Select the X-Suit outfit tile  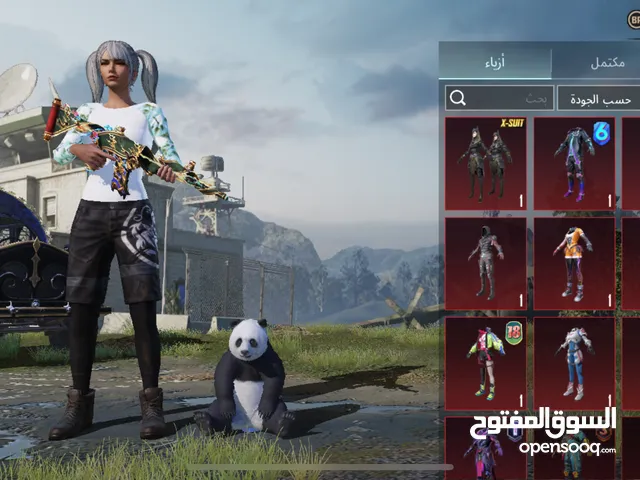tap(485, 163)
